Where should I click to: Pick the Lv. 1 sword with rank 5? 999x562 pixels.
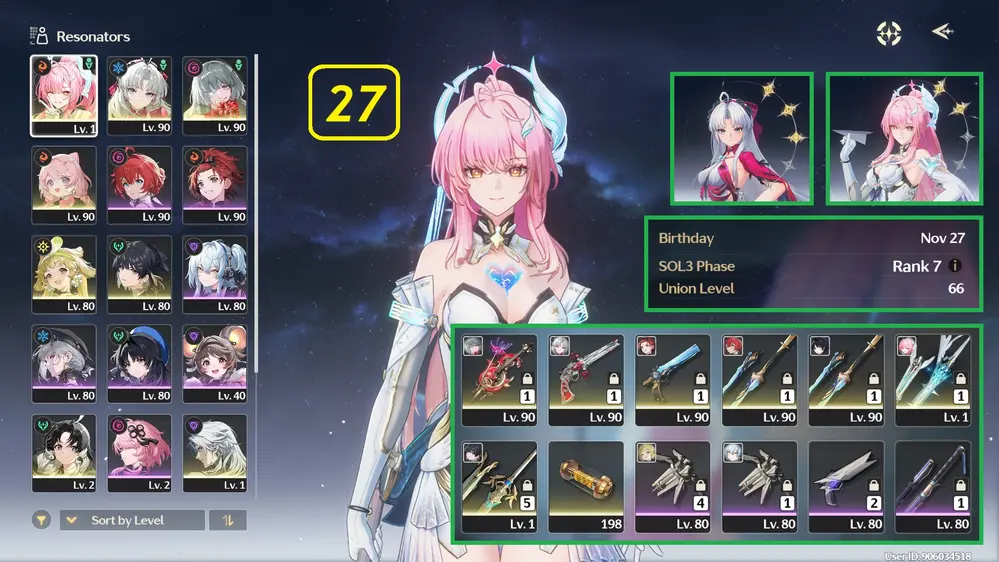499,486
